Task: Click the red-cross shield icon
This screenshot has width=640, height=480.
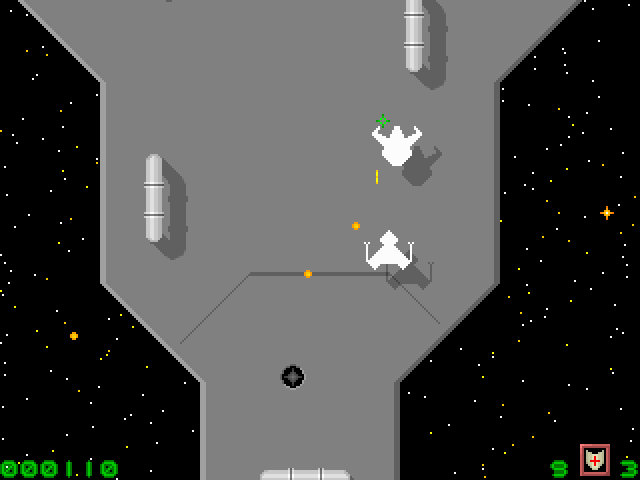Action: [x=595, y=460]
